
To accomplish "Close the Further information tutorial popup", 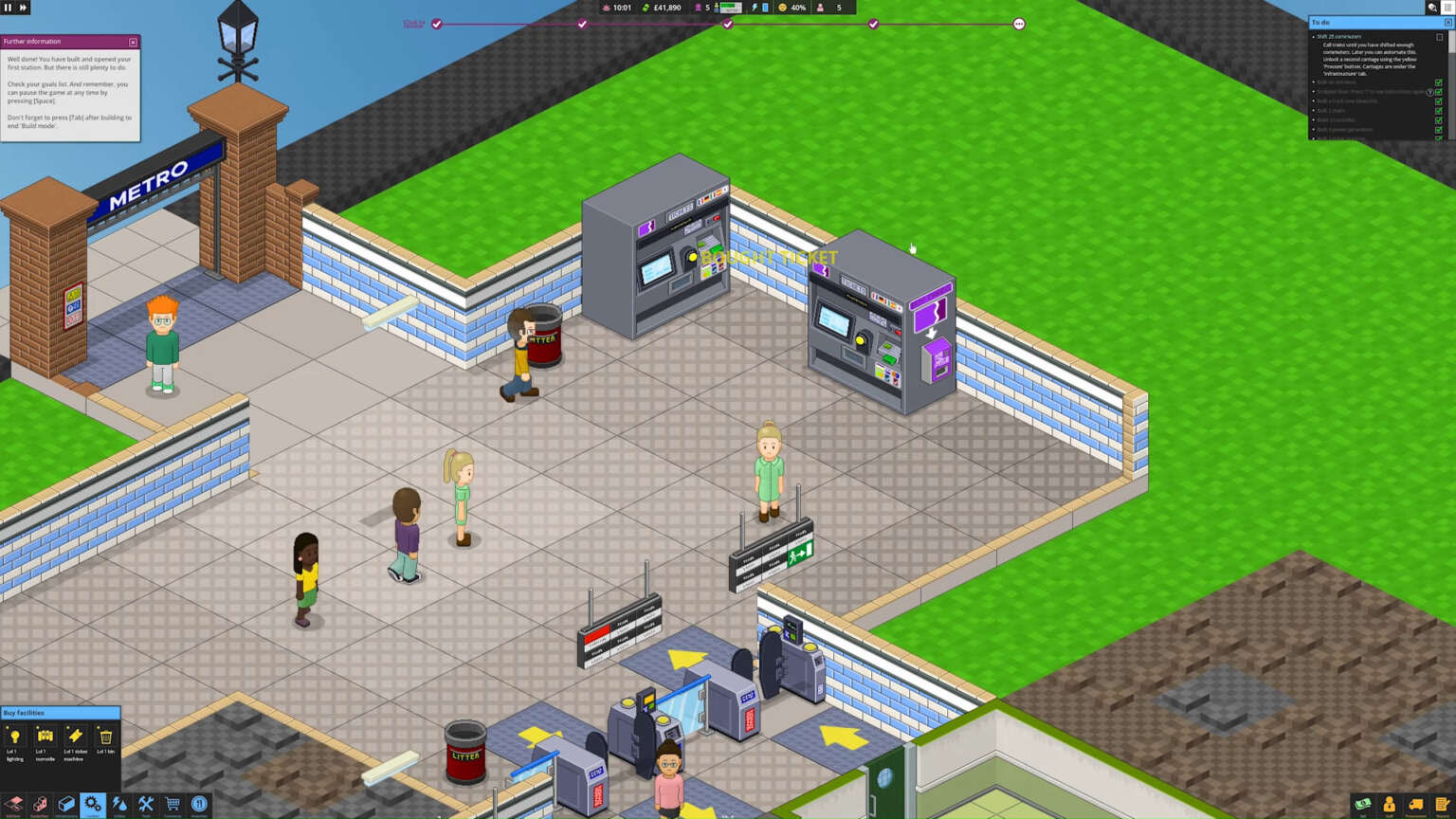I will pos(132,42).
